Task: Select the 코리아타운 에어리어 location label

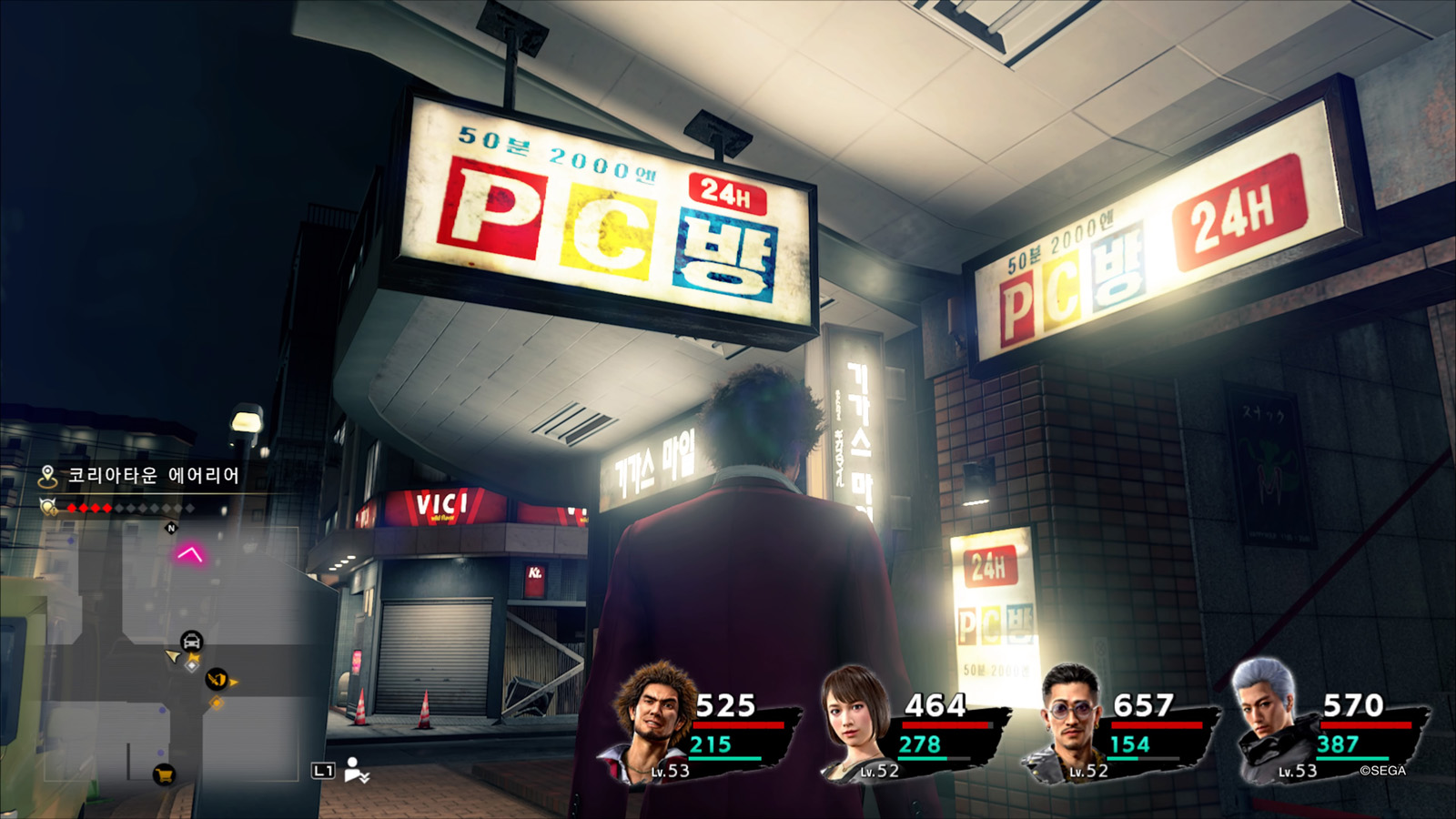Action: tap(153, 475)
